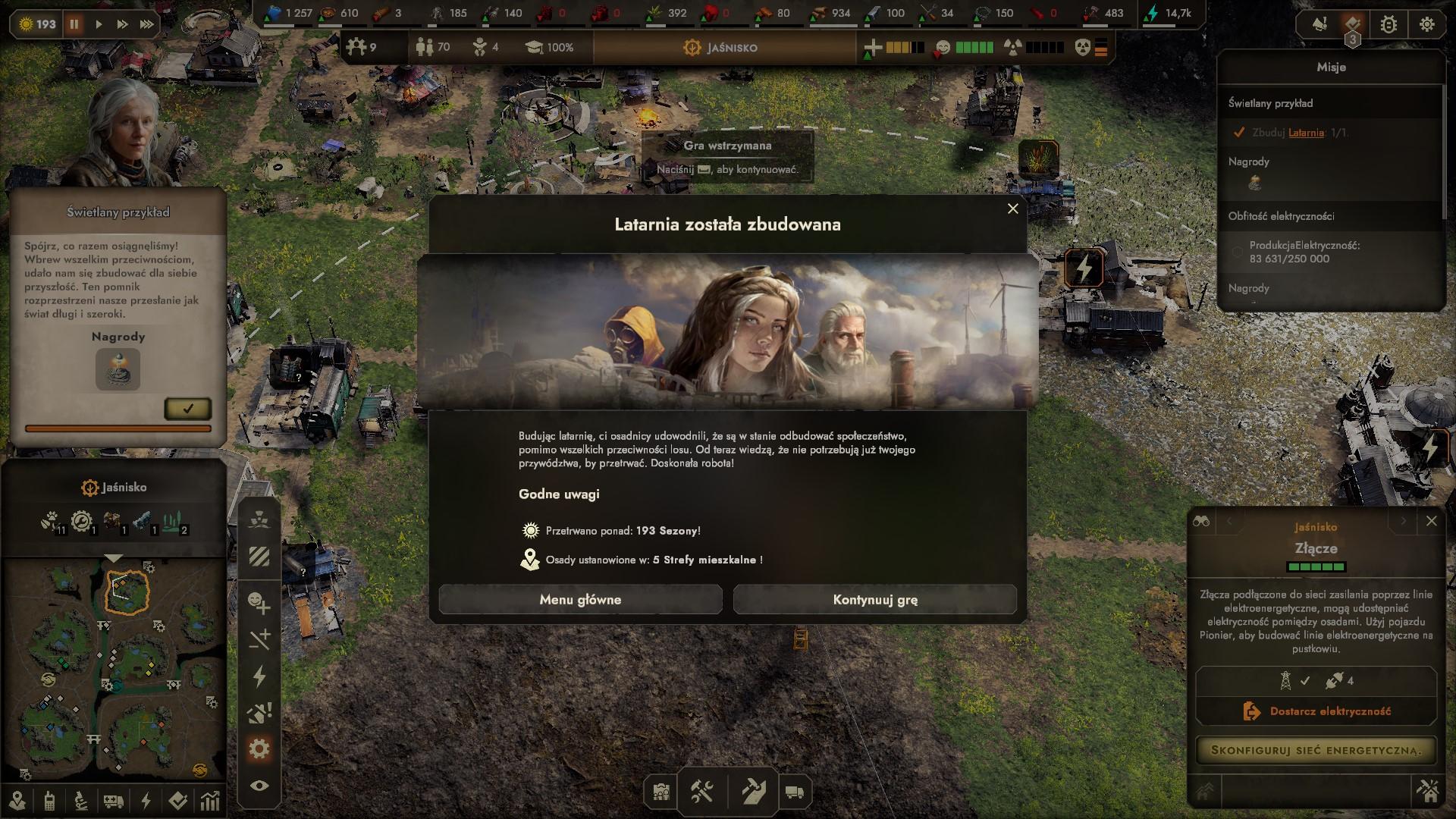Confirm the Świetlany przykład reward checkmark
This screenshot has height=819, width=1456.
coord(187,409)
